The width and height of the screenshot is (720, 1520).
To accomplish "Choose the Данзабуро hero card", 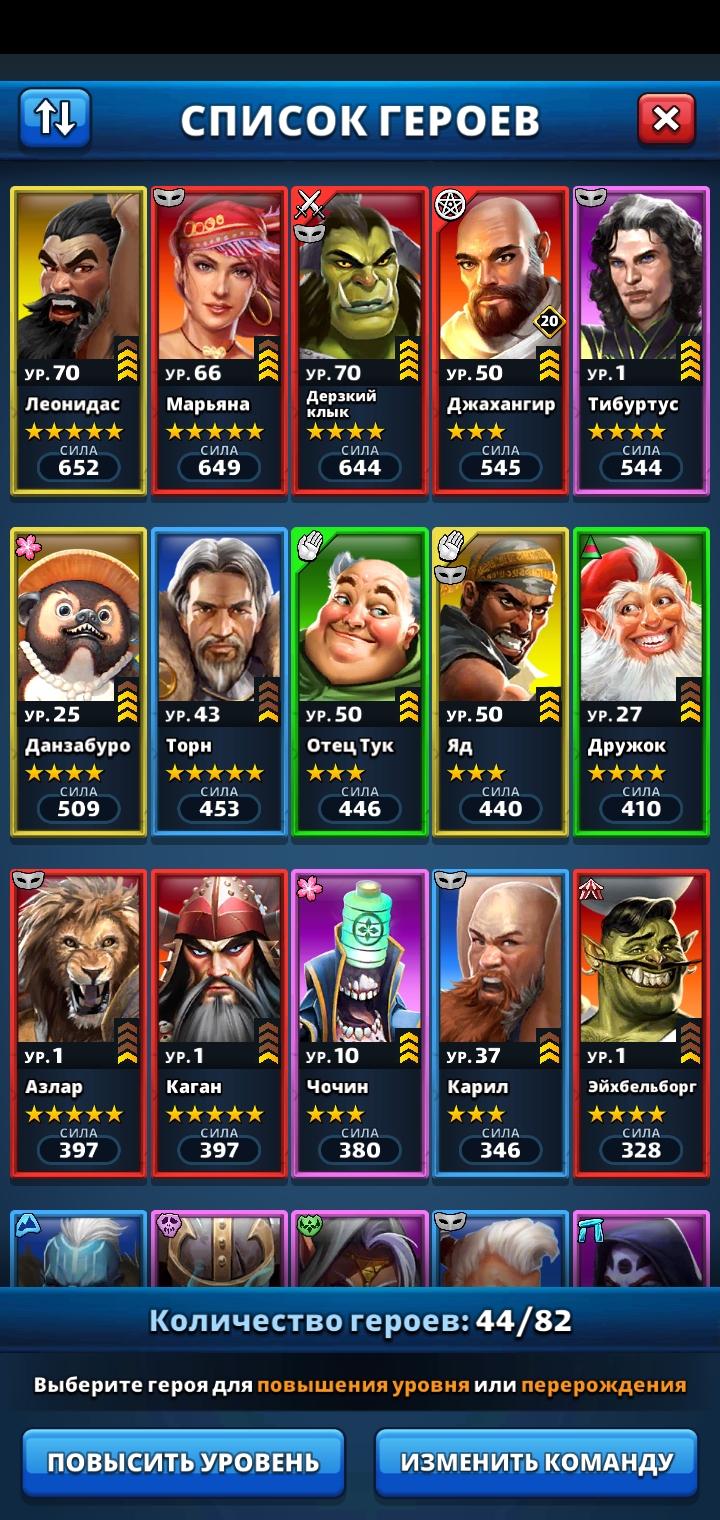I will (79, 681).
